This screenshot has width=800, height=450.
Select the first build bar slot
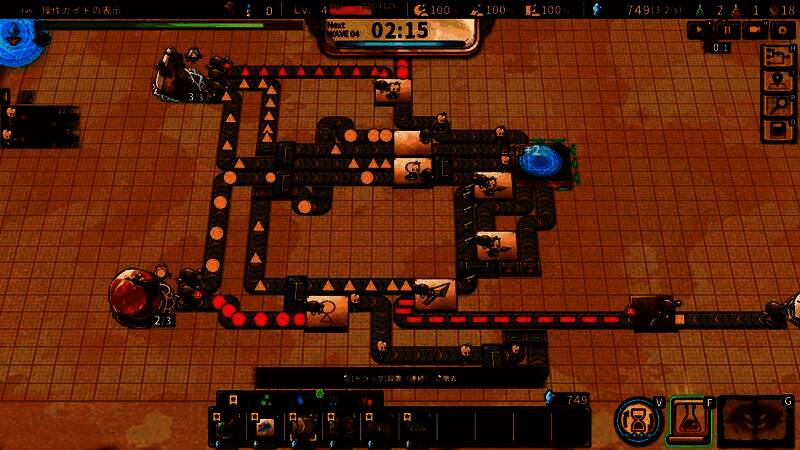228,427
